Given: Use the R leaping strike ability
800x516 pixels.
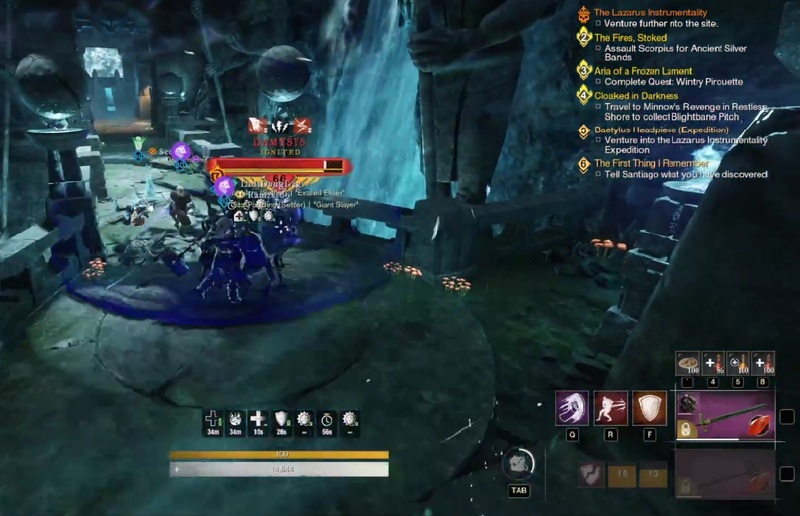Looking at the screenshot, I should point(611,408).
